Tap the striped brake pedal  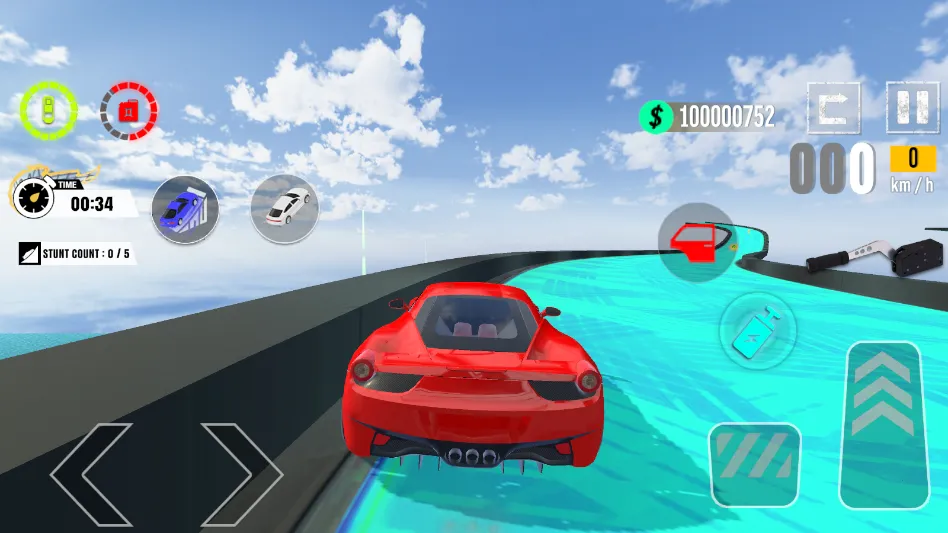754,464
